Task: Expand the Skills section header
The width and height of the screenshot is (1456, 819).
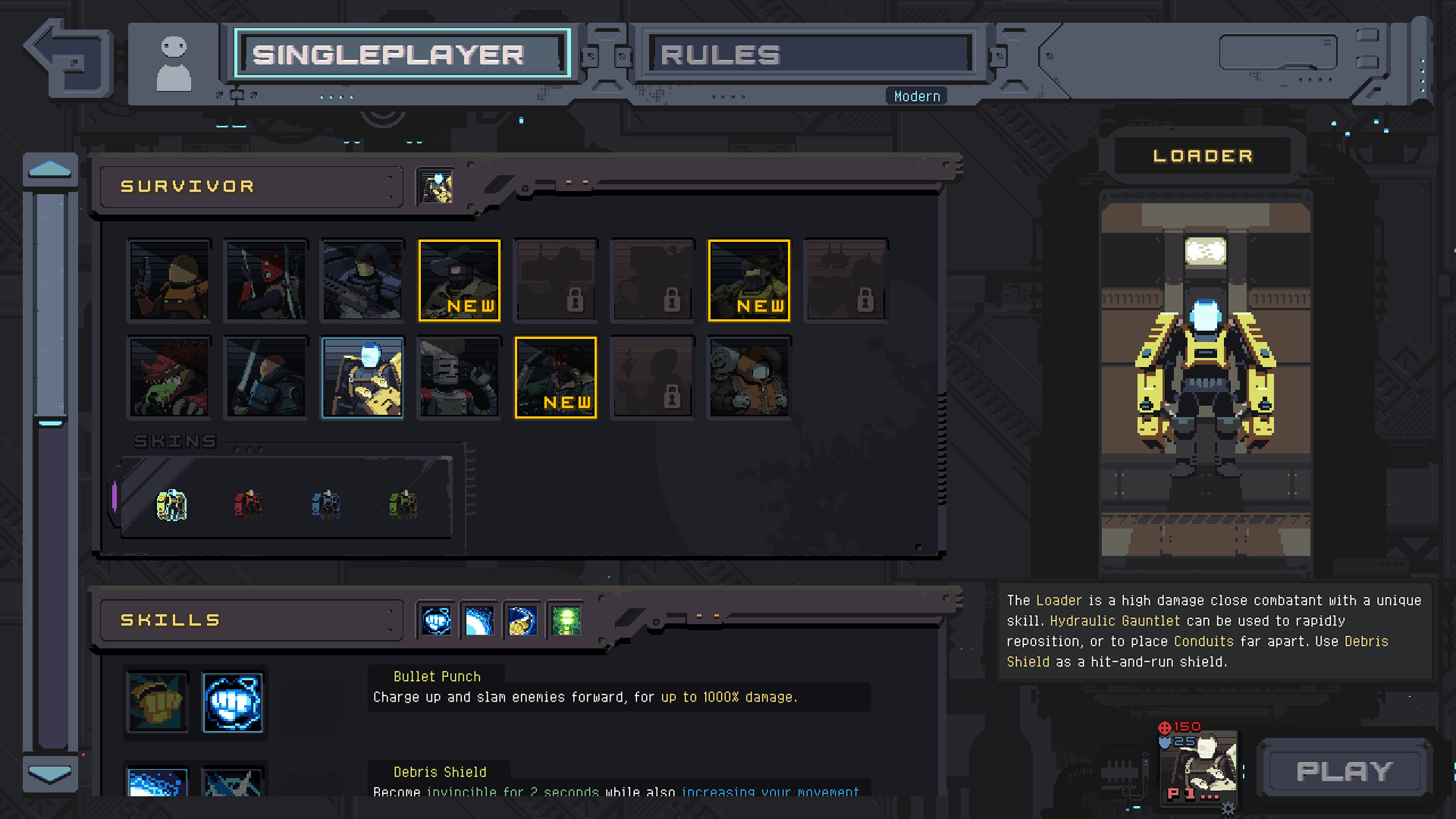Action: pyautogui.click(x=250, y=620)
